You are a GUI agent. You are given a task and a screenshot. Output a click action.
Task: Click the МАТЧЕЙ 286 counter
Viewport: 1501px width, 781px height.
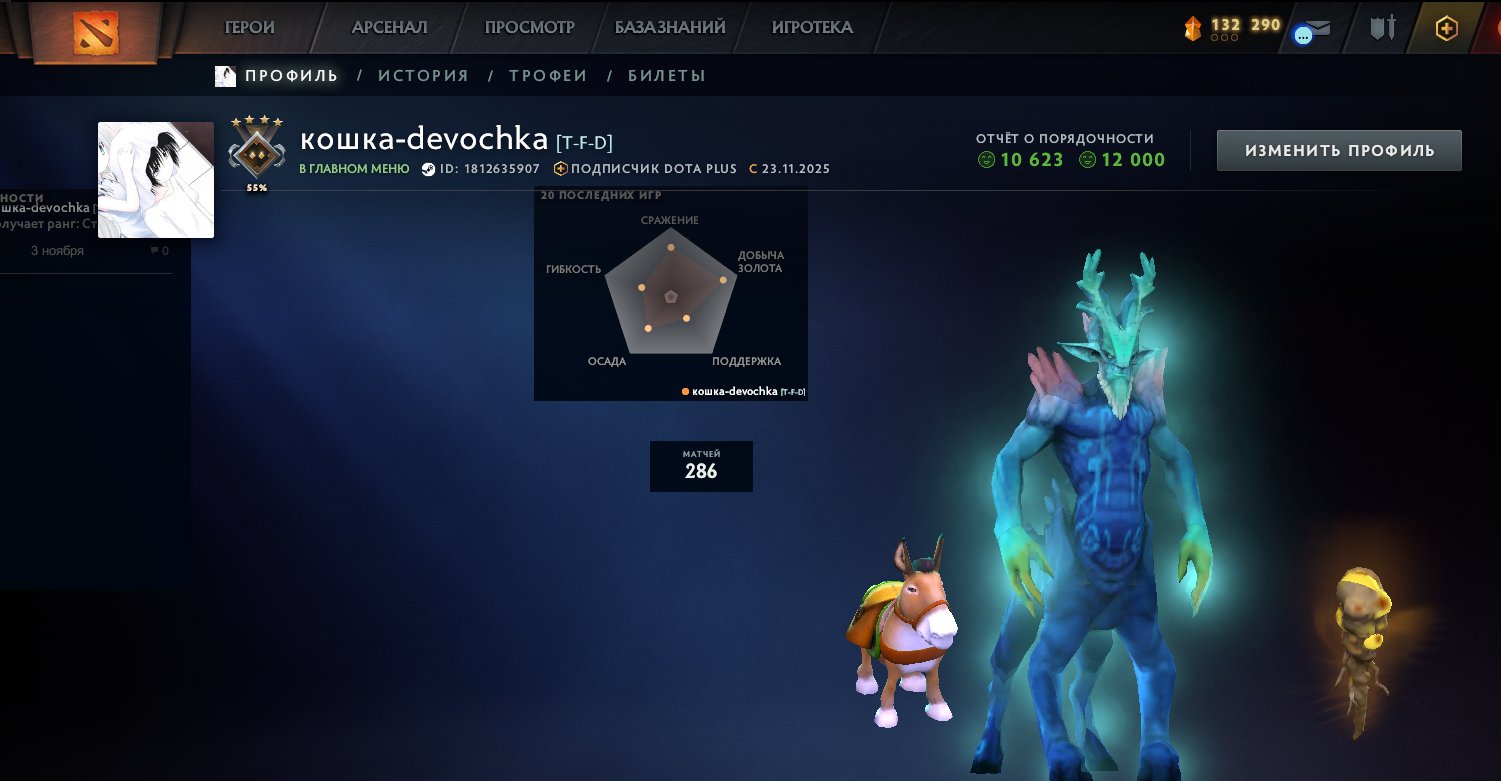coord(701,466)
